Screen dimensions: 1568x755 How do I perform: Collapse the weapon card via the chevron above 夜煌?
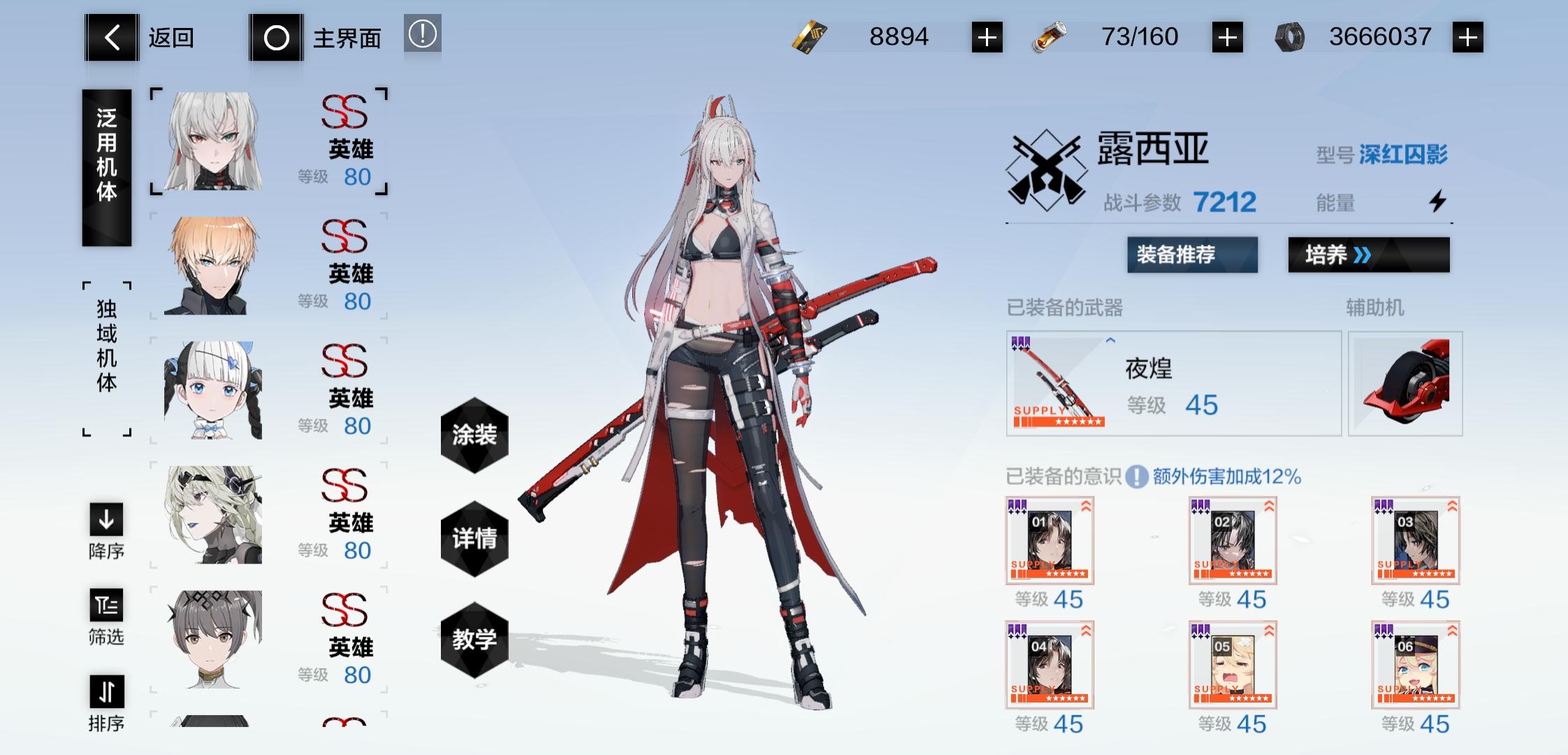click(x=1110, y=342)
